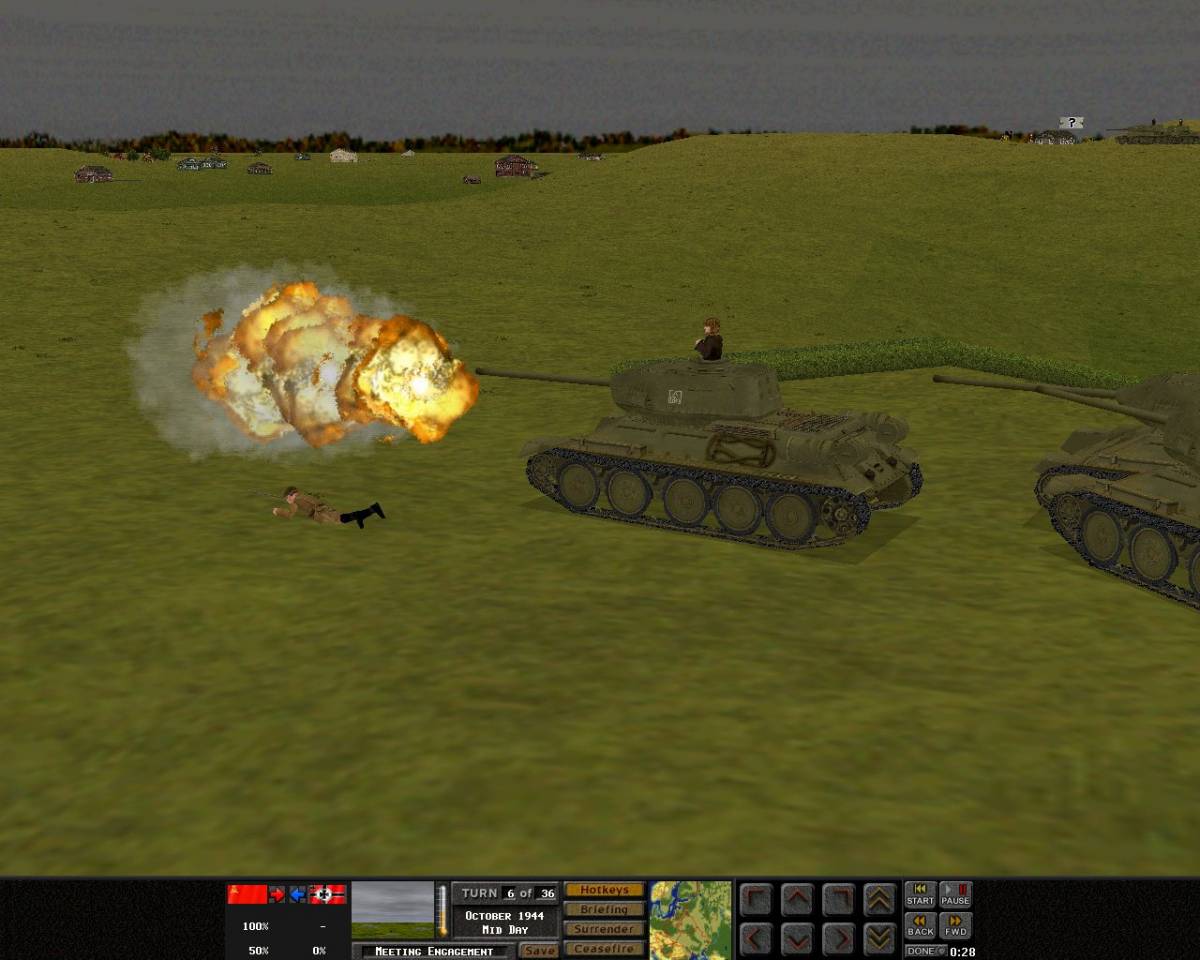Screen dimensions: 1200x960
Task: Pan camera with the right arrow button
Action: tap(838, 939)
